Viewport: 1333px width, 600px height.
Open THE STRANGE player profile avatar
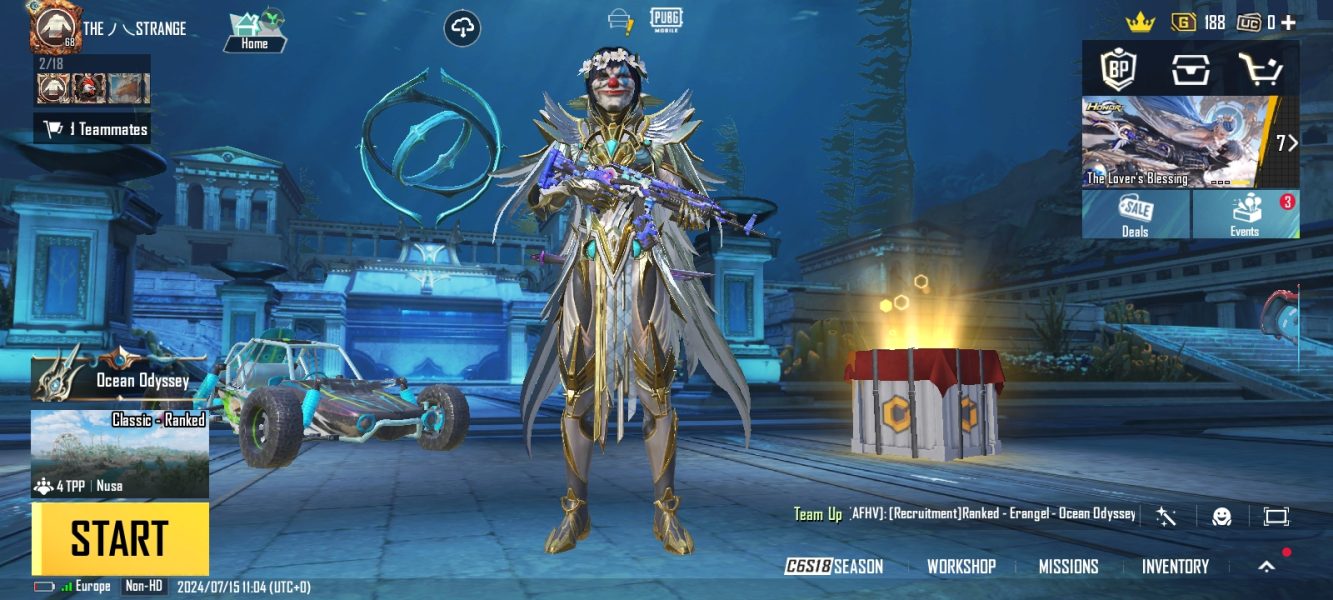55,28
